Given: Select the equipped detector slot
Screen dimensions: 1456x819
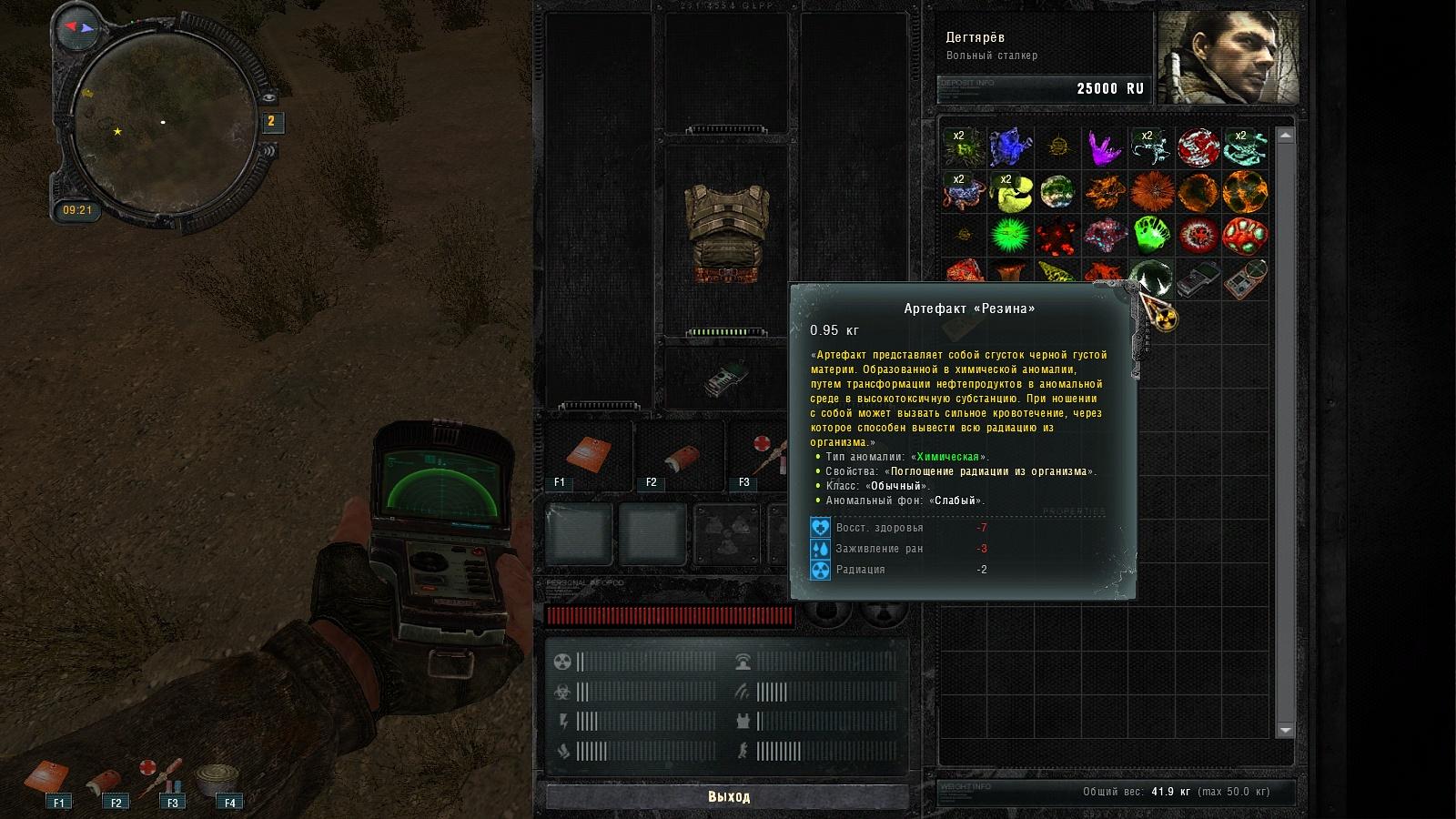Looking at the screenshot, I should (726, 376).
